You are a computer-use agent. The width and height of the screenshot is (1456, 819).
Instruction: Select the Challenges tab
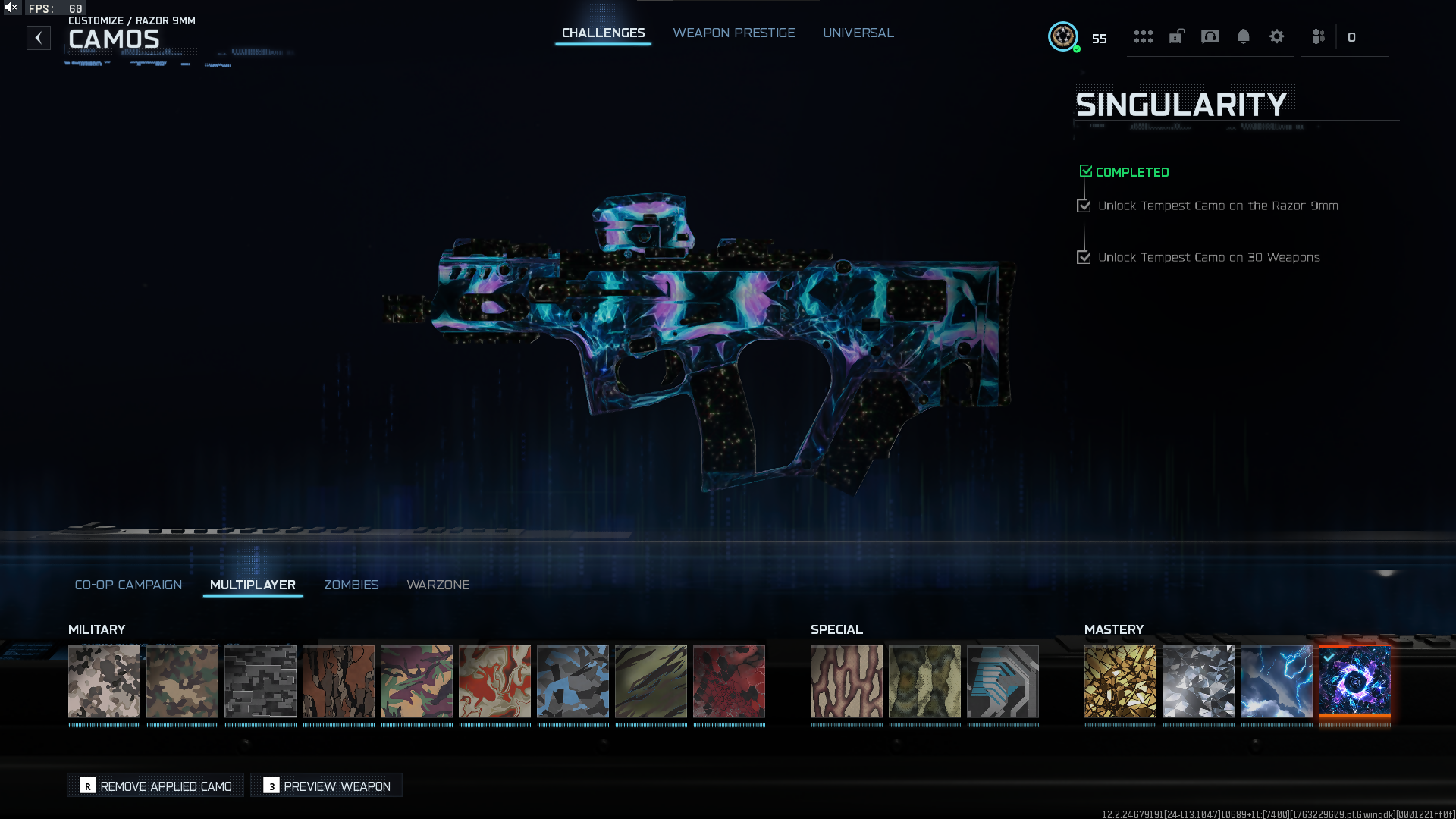click(x=603, y=33)
